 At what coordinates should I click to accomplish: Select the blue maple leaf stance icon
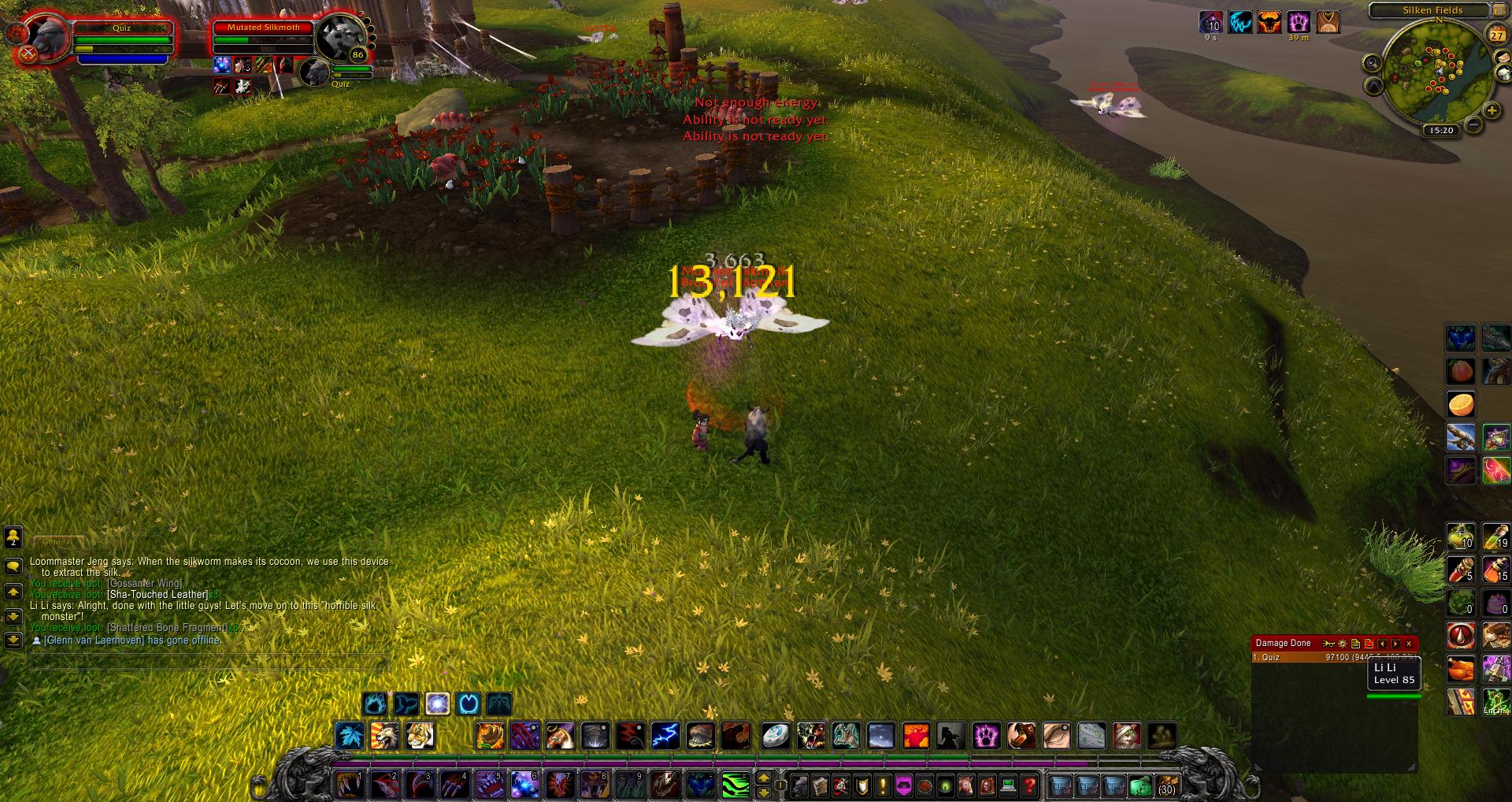click(x=349, y=736)
